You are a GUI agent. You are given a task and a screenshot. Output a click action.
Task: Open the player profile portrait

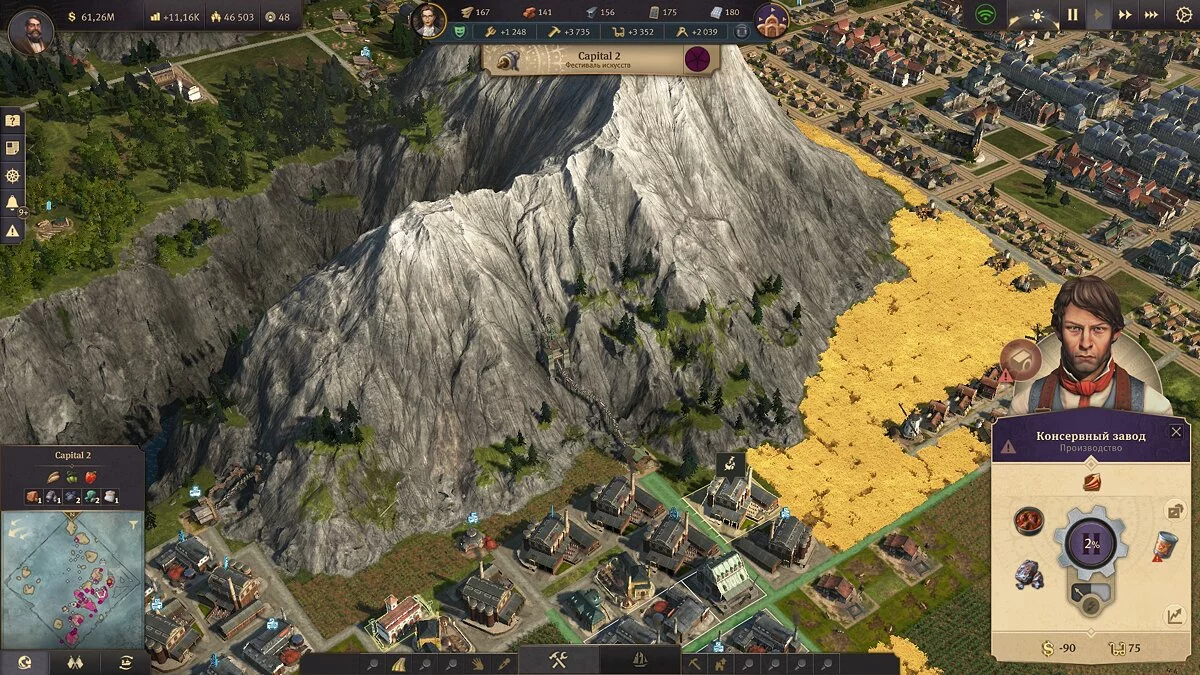coord(31,31)
